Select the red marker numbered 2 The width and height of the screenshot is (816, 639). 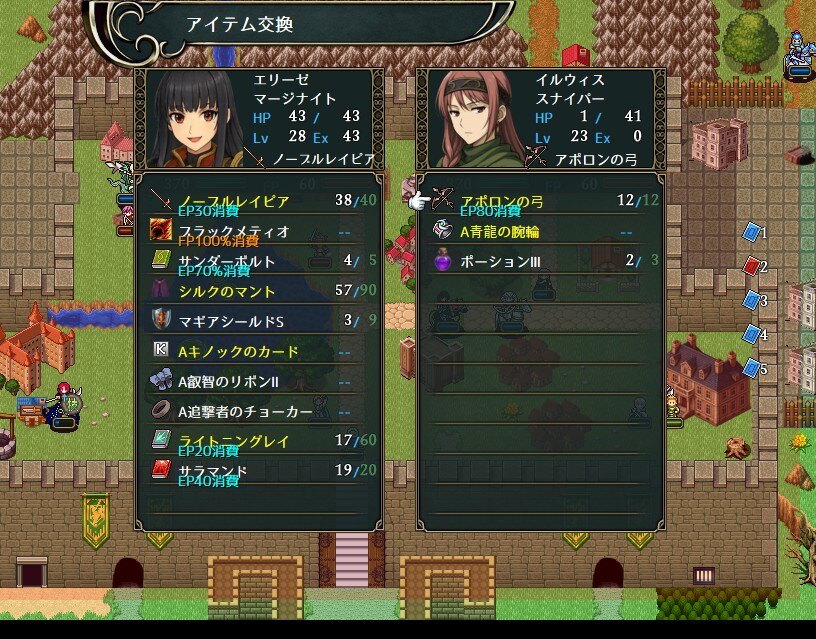[752, 266]
